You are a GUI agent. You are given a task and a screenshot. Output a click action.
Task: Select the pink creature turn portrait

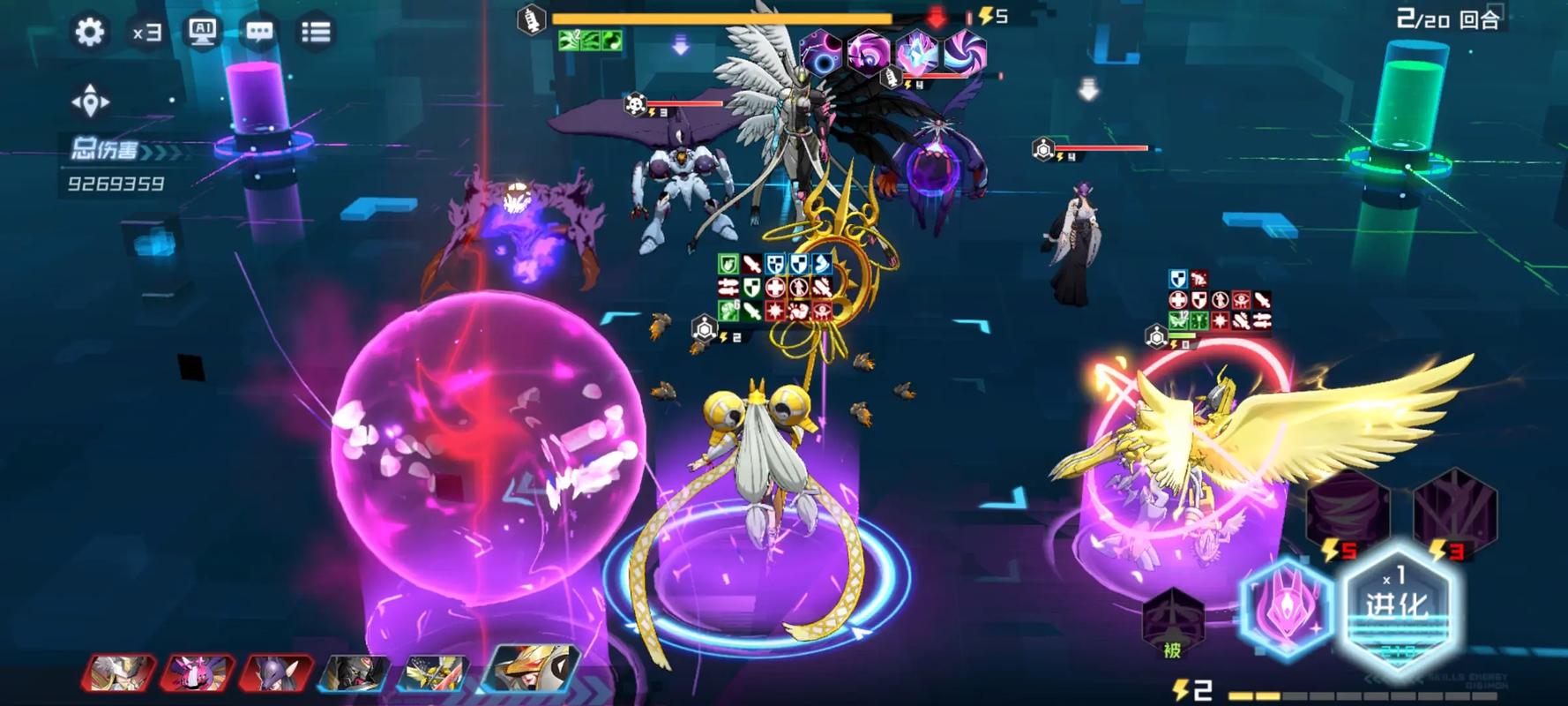pos(198,672)
